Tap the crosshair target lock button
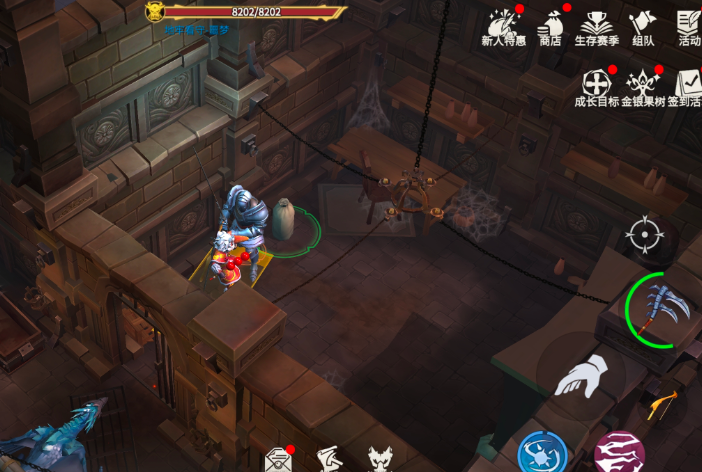Image resolution: width=702 pixels, height=472 pixels. click(x=645, y=236)
